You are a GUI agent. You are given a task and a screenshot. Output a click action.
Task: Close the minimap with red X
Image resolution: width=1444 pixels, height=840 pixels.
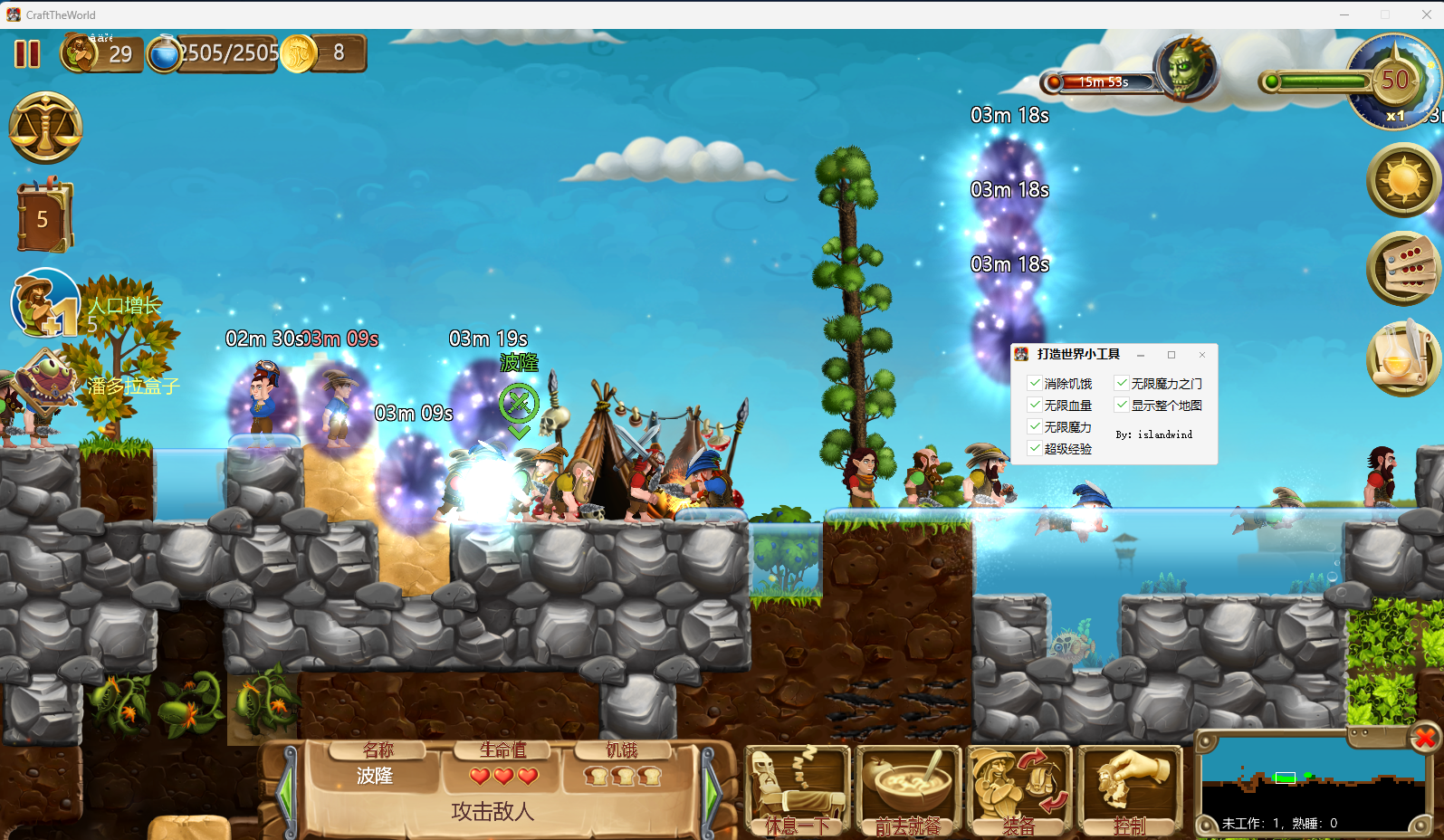[1424, 739]
